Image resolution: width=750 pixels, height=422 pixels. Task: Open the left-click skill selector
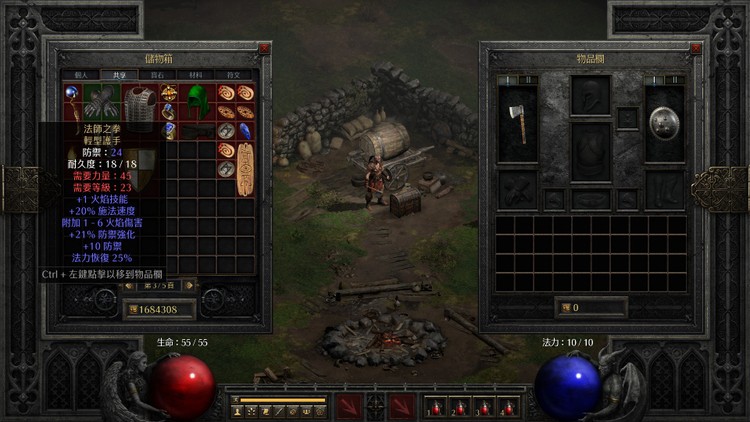click(x=350, y=406)
